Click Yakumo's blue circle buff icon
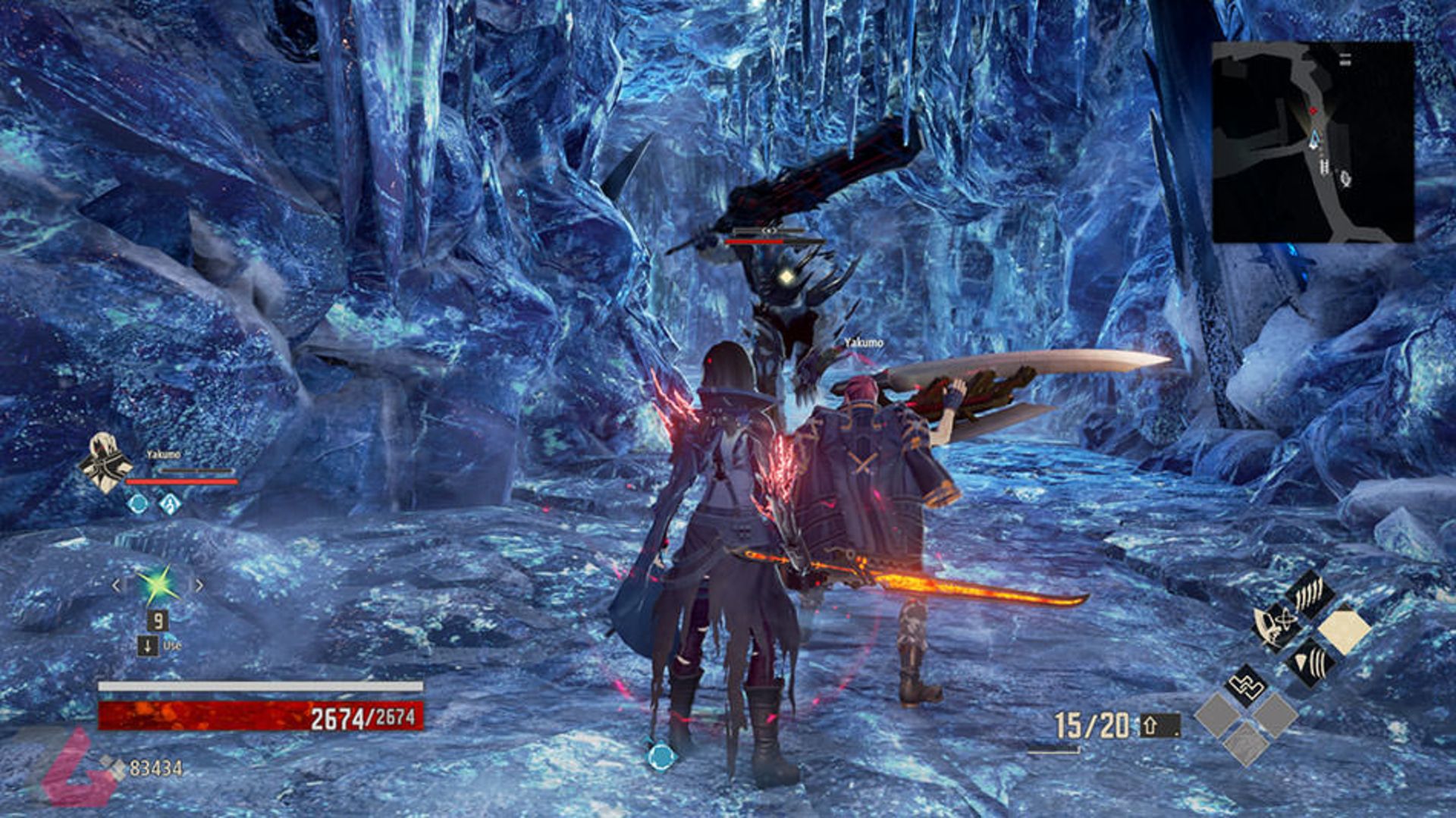The height and width of the screenshot is (818, 1456). [138, 503]
